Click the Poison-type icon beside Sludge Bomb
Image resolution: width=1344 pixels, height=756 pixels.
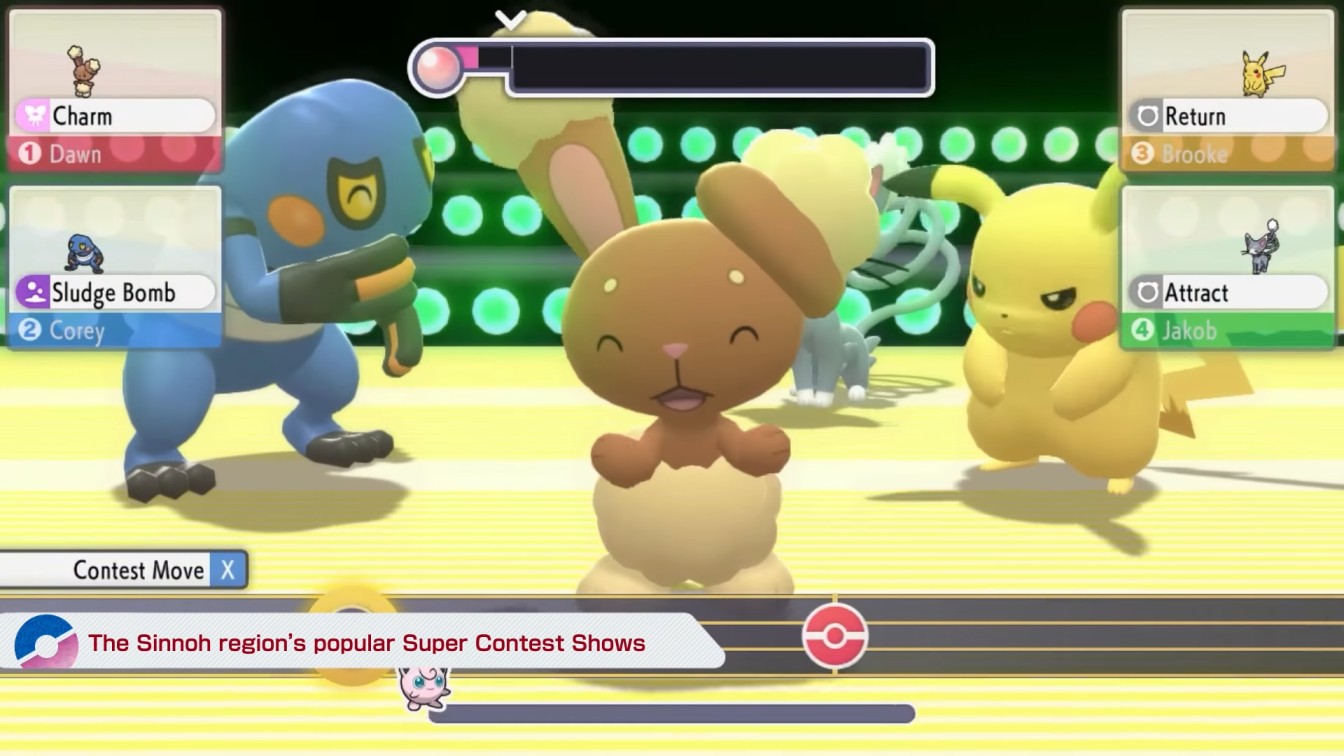coord(34,292)
